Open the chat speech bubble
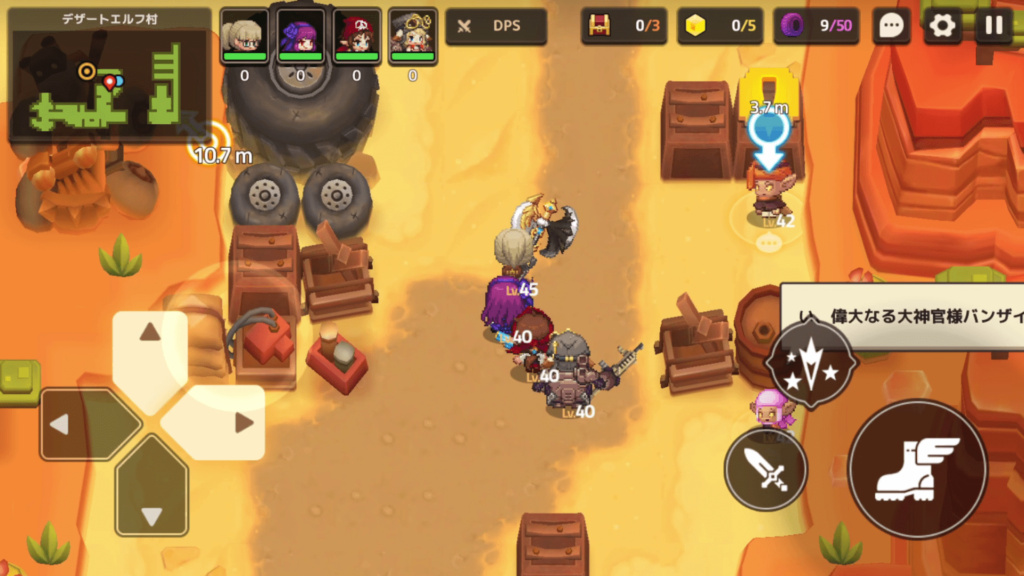Image resolution: width=1024 pixels, height=576 pixels. click(891, 26)
